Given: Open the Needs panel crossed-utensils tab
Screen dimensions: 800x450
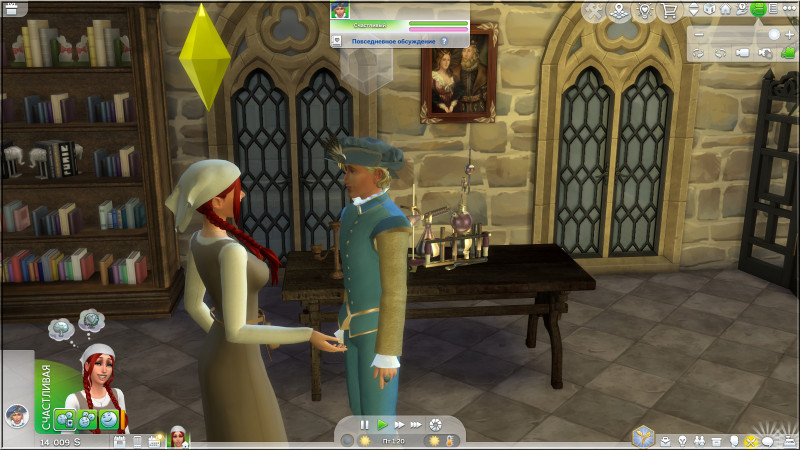Looking at the screenshot, I should (751, 441).
